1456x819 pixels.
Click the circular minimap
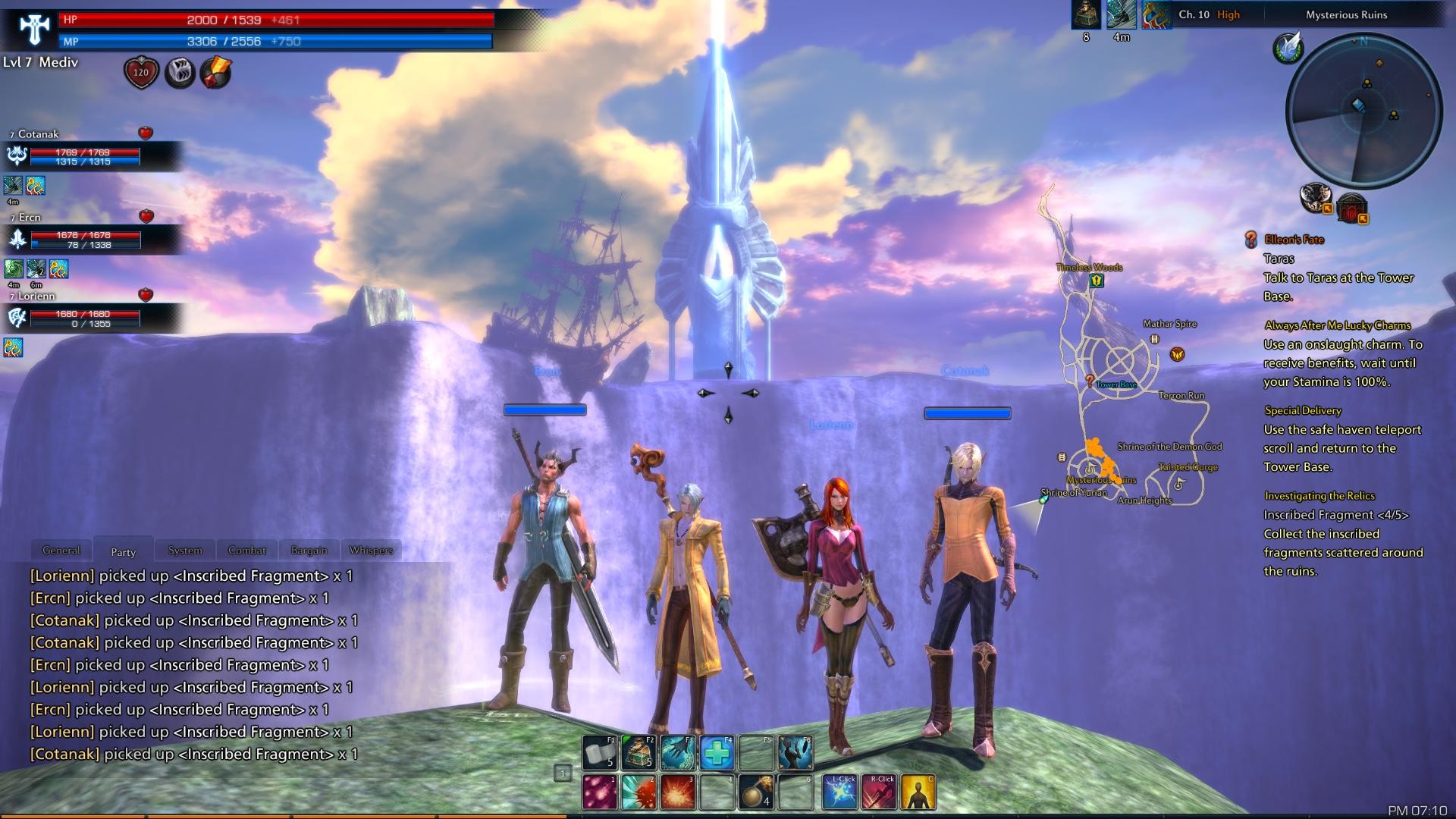1363,111
